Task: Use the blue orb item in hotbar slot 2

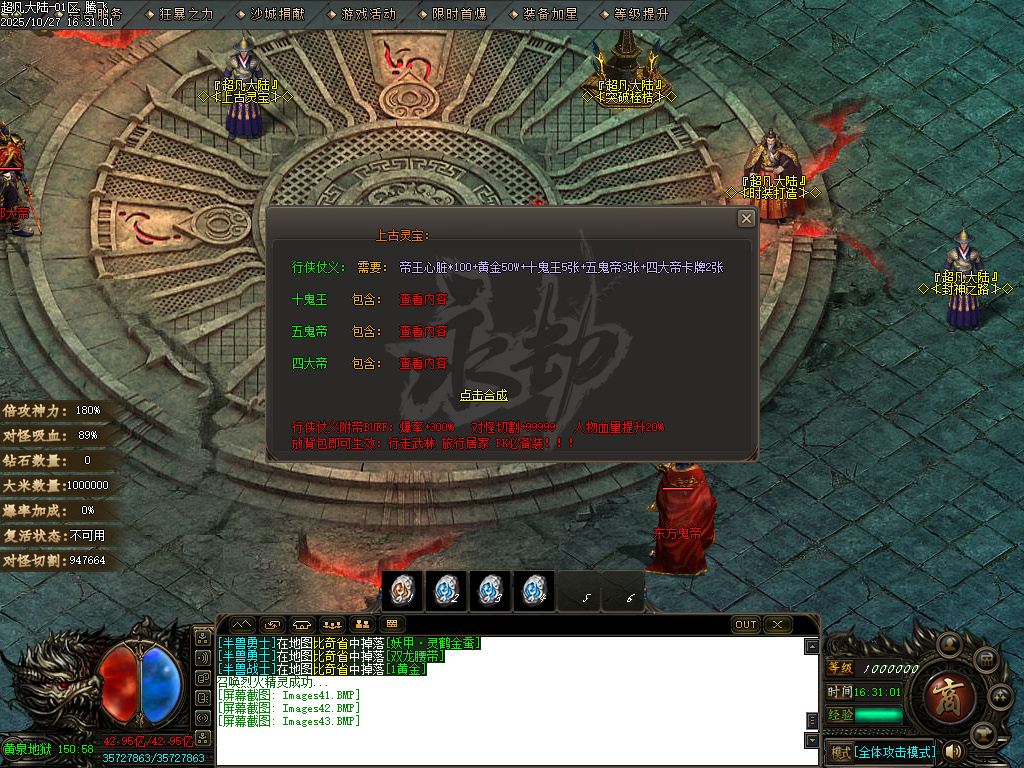Action: [445, 592]
